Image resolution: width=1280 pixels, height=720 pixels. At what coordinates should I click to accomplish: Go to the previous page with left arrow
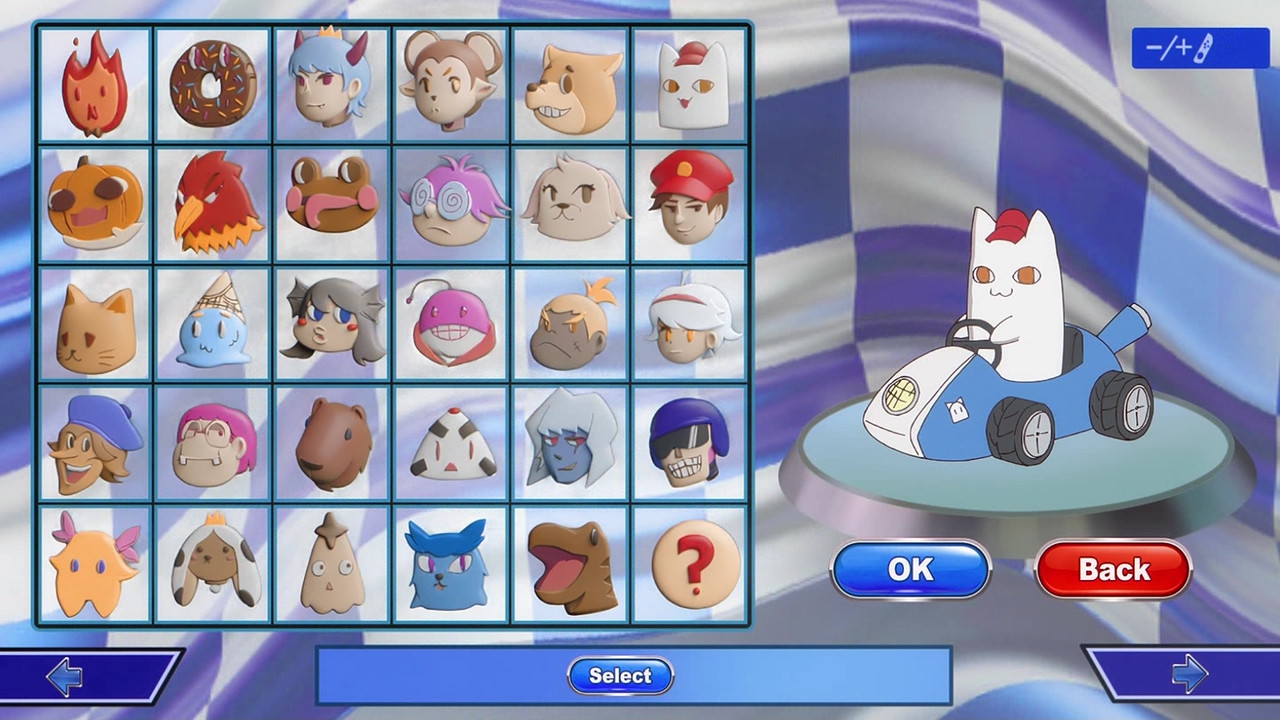pyautogui.click(x=66, y=677)
